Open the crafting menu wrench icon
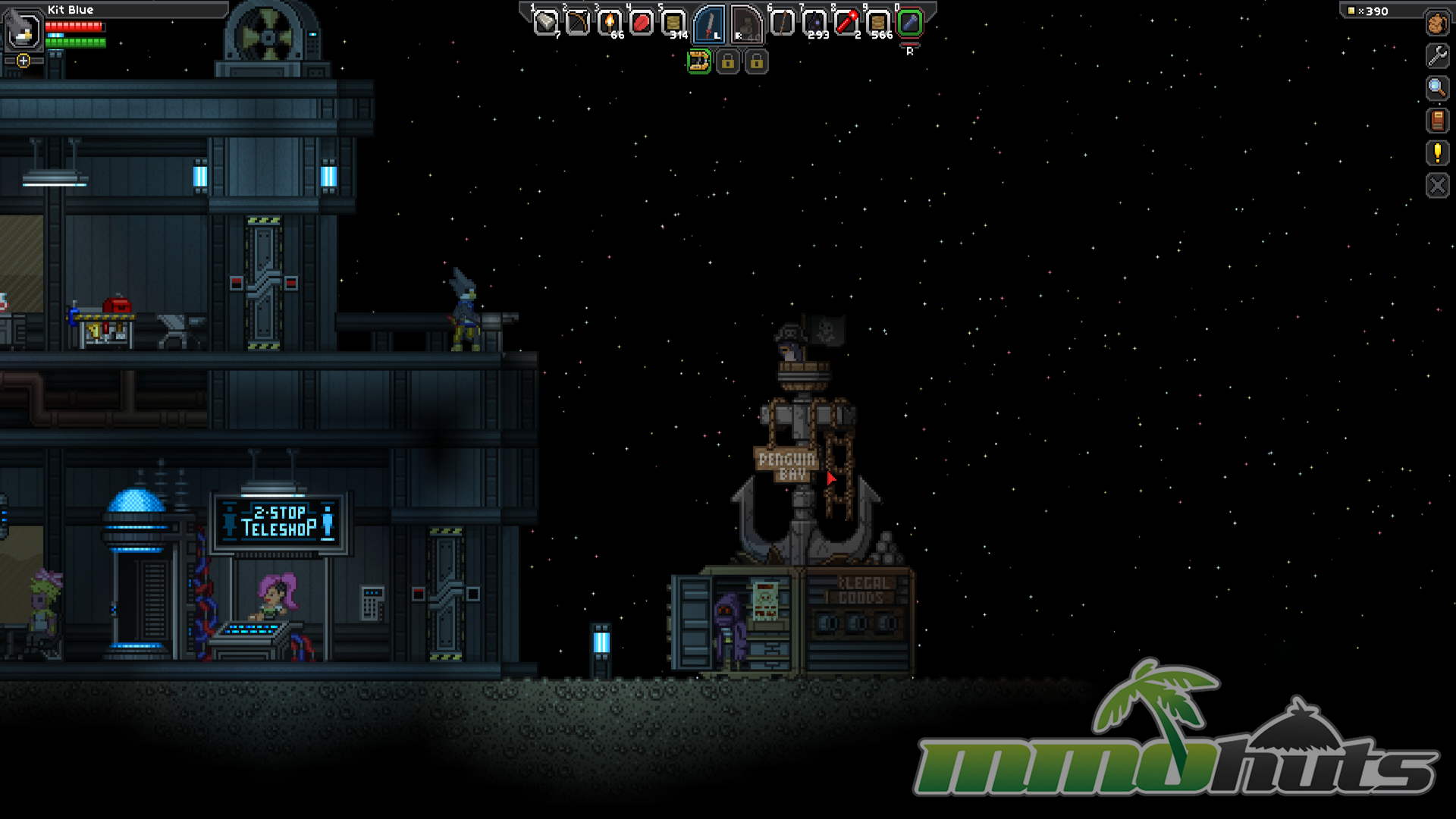1456x819 pixels. [1437, 56]
